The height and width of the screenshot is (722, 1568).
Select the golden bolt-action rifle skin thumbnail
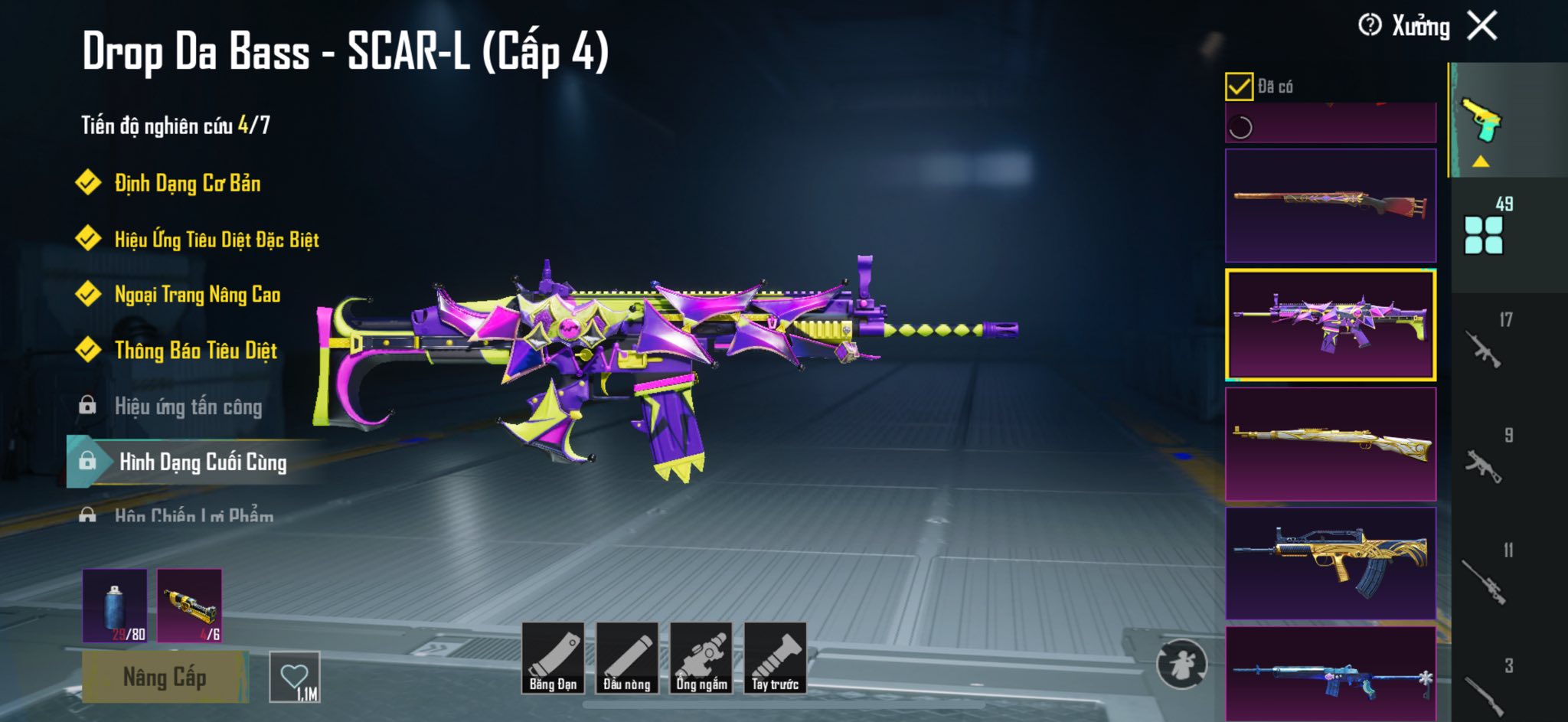[1331, 444]
